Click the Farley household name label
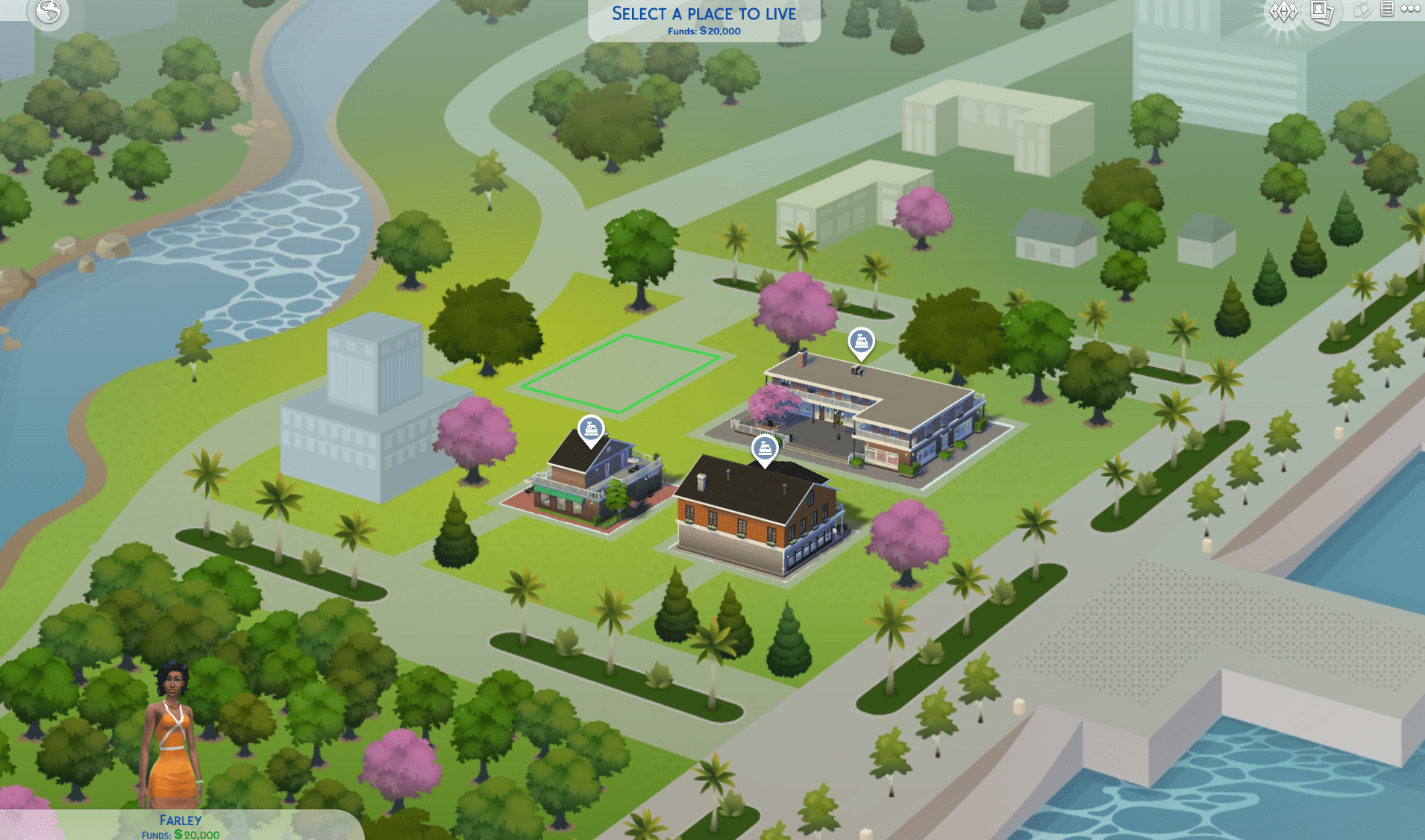1425x840 pixels. point(179,818)
